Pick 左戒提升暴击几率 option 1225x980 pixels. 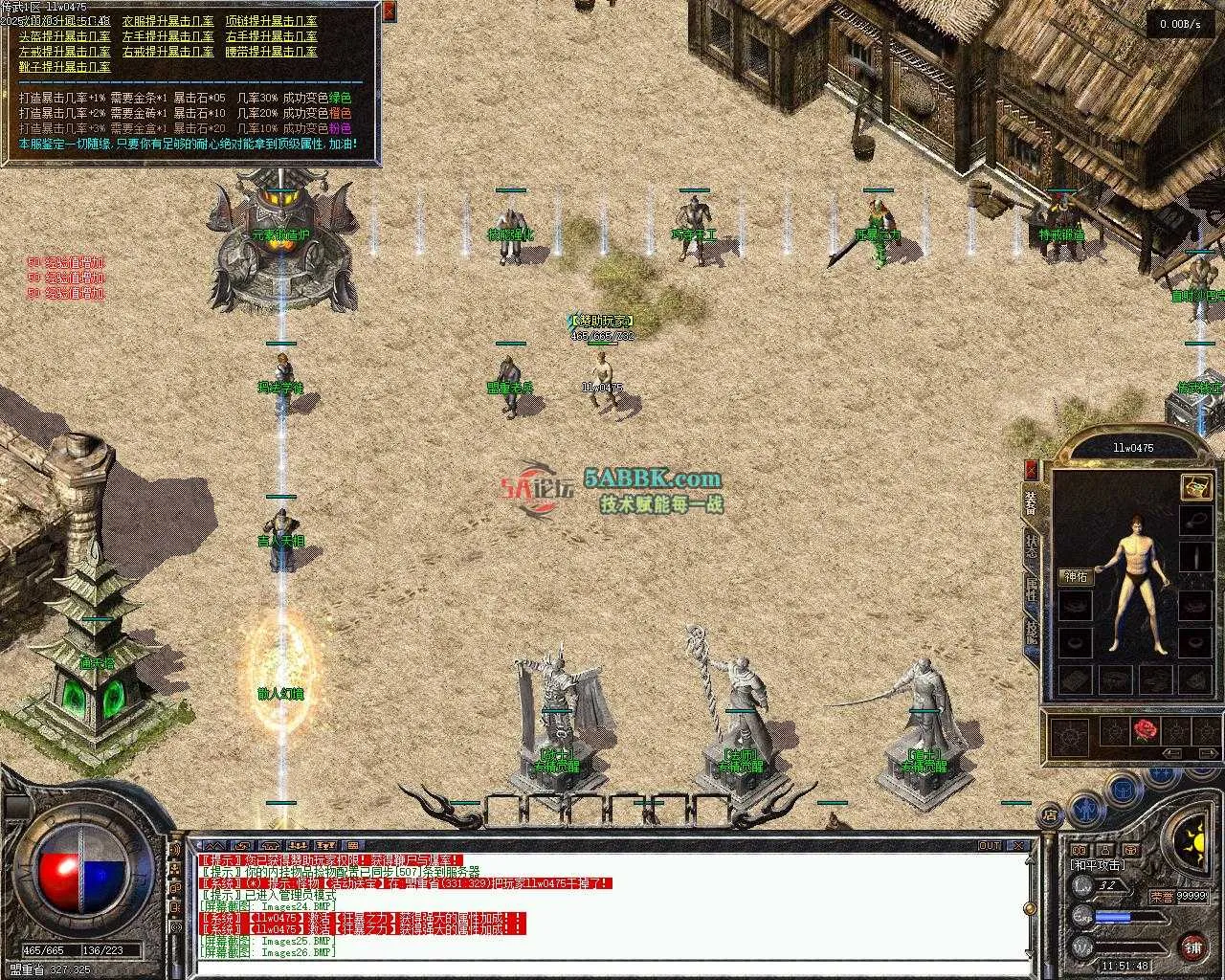click(64, 52)
